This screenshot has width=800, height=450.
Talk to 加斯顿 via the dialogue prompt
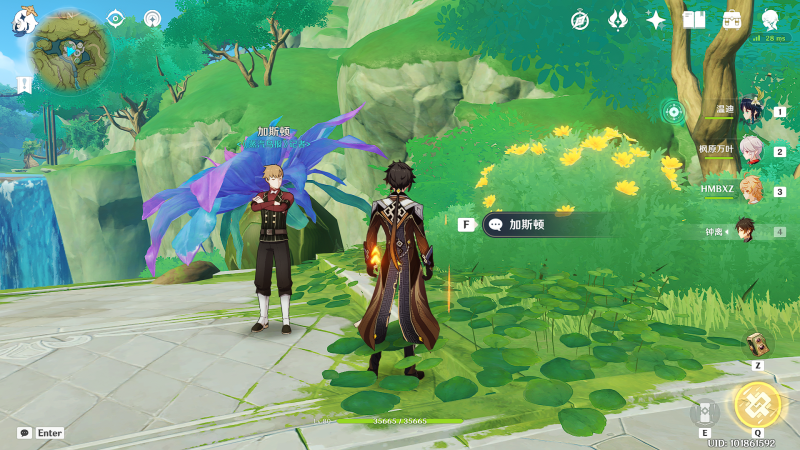pos(545,225)
